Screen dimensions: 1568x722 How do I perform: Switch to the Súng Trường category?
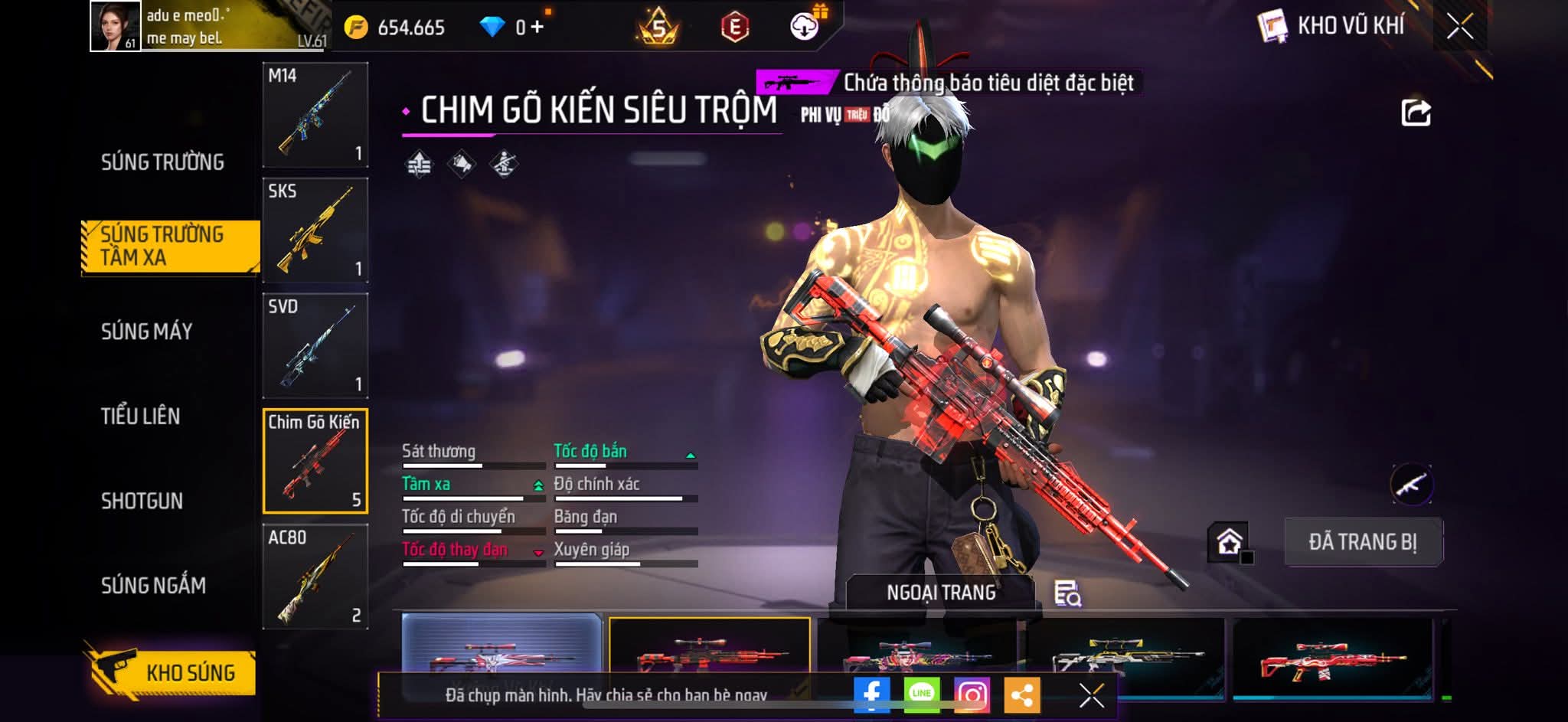pos(162,162)
